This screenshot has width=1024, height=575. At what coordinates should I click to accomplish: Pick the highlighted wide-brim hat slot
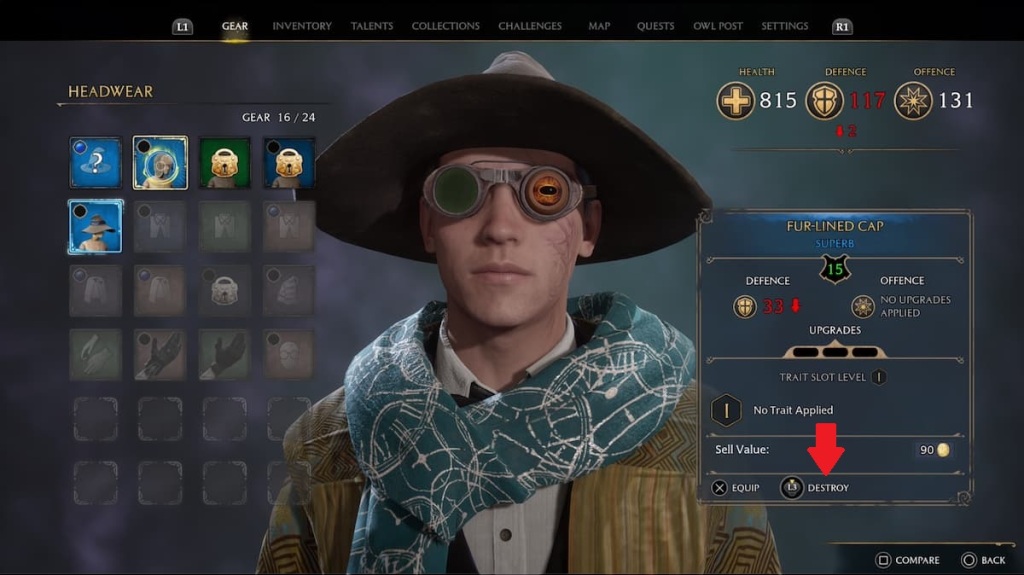pos(96,226)
